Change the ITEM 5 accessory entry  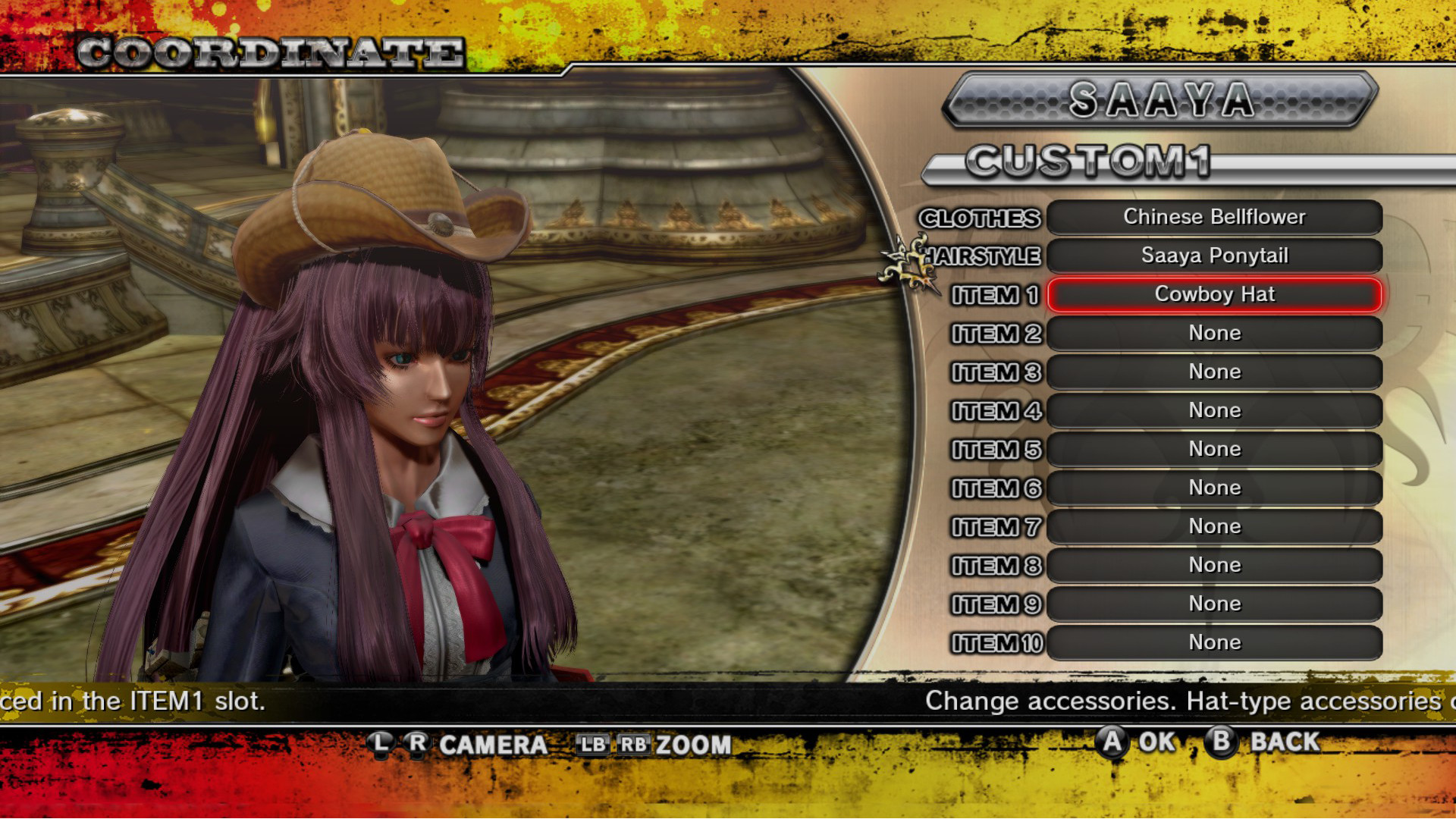[1213, 449]
